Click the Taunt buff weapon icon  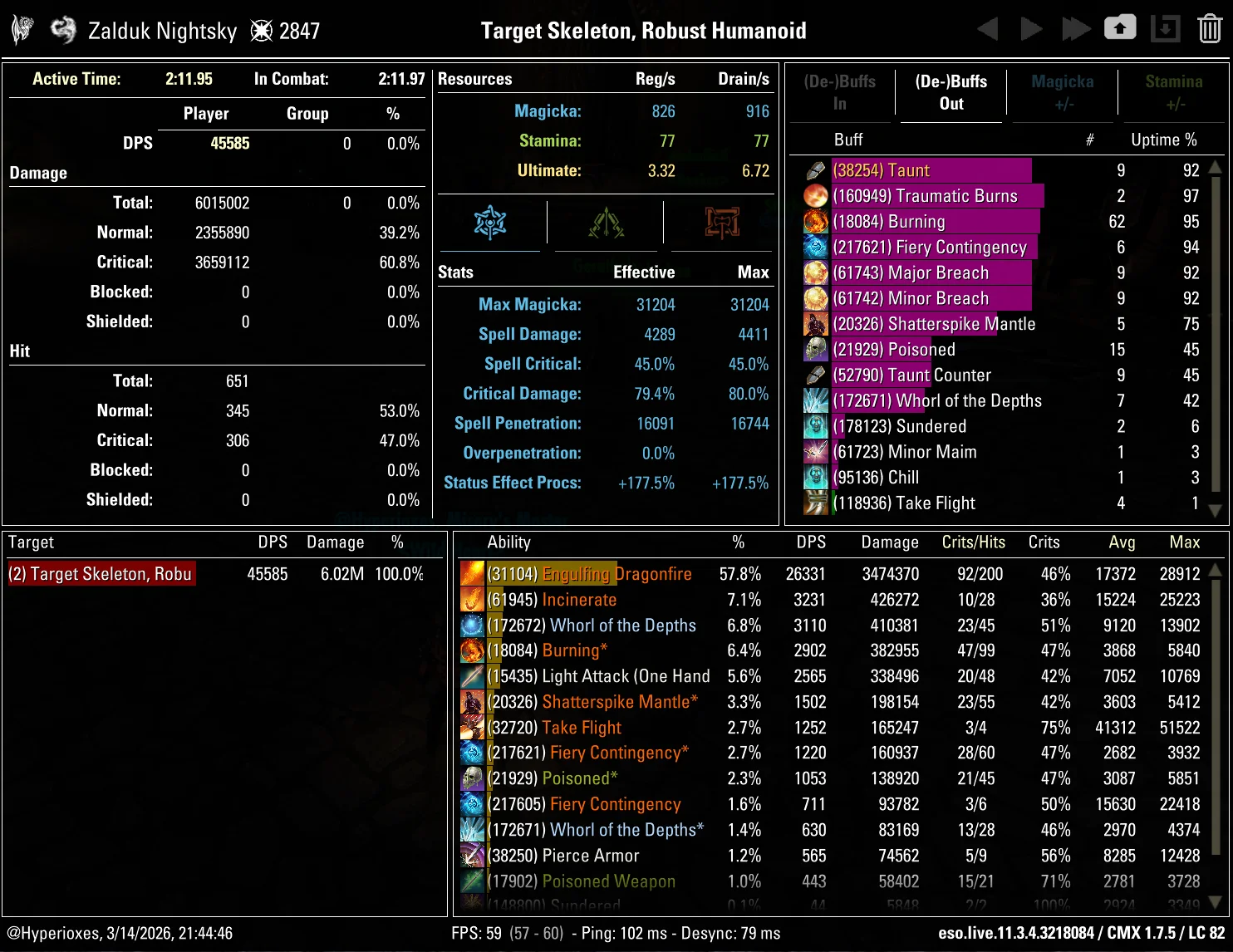[x=815, y=169]
